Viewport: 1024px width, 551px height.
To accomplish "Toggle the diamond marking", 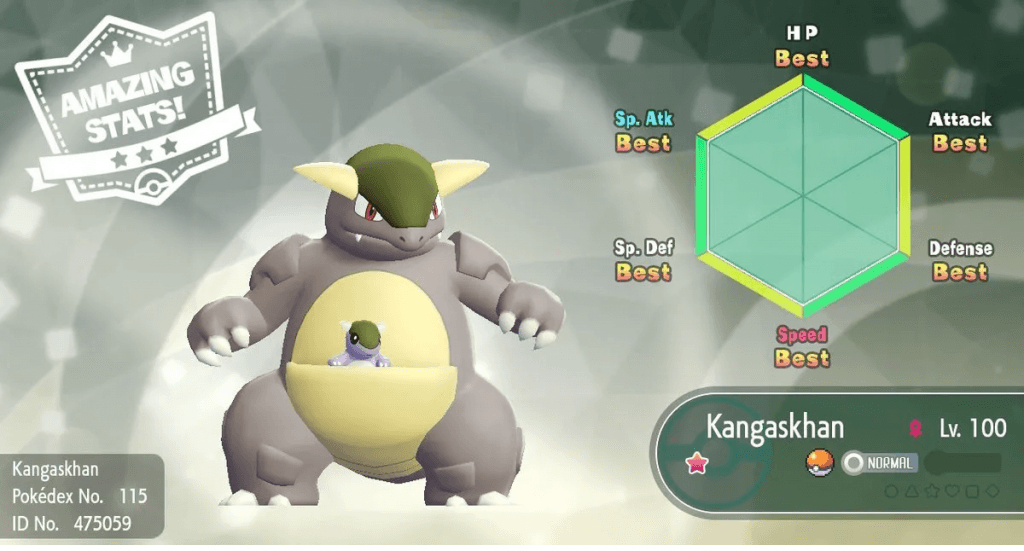I will pyautogui.click(x=994, y=490).
